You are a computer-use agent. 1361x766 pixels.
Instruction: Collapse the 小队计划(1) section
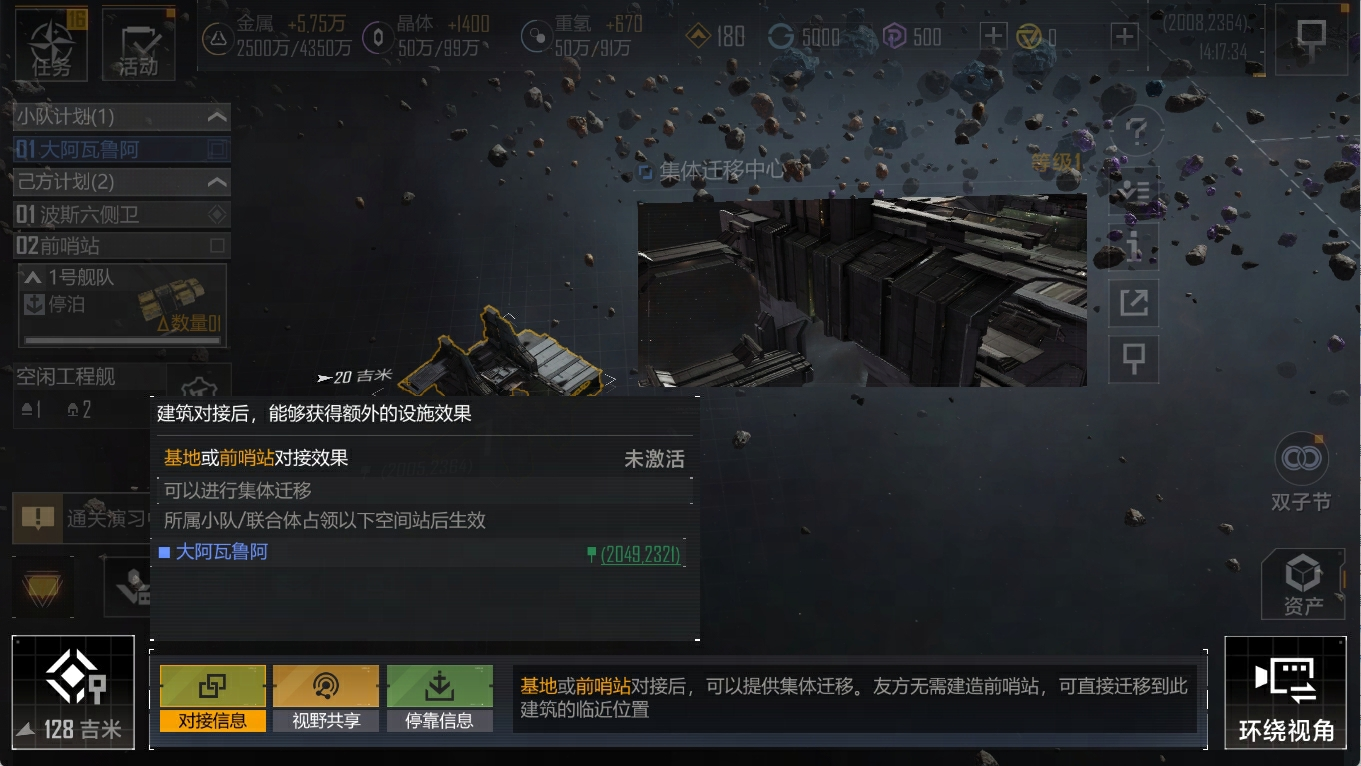(215, 116)
